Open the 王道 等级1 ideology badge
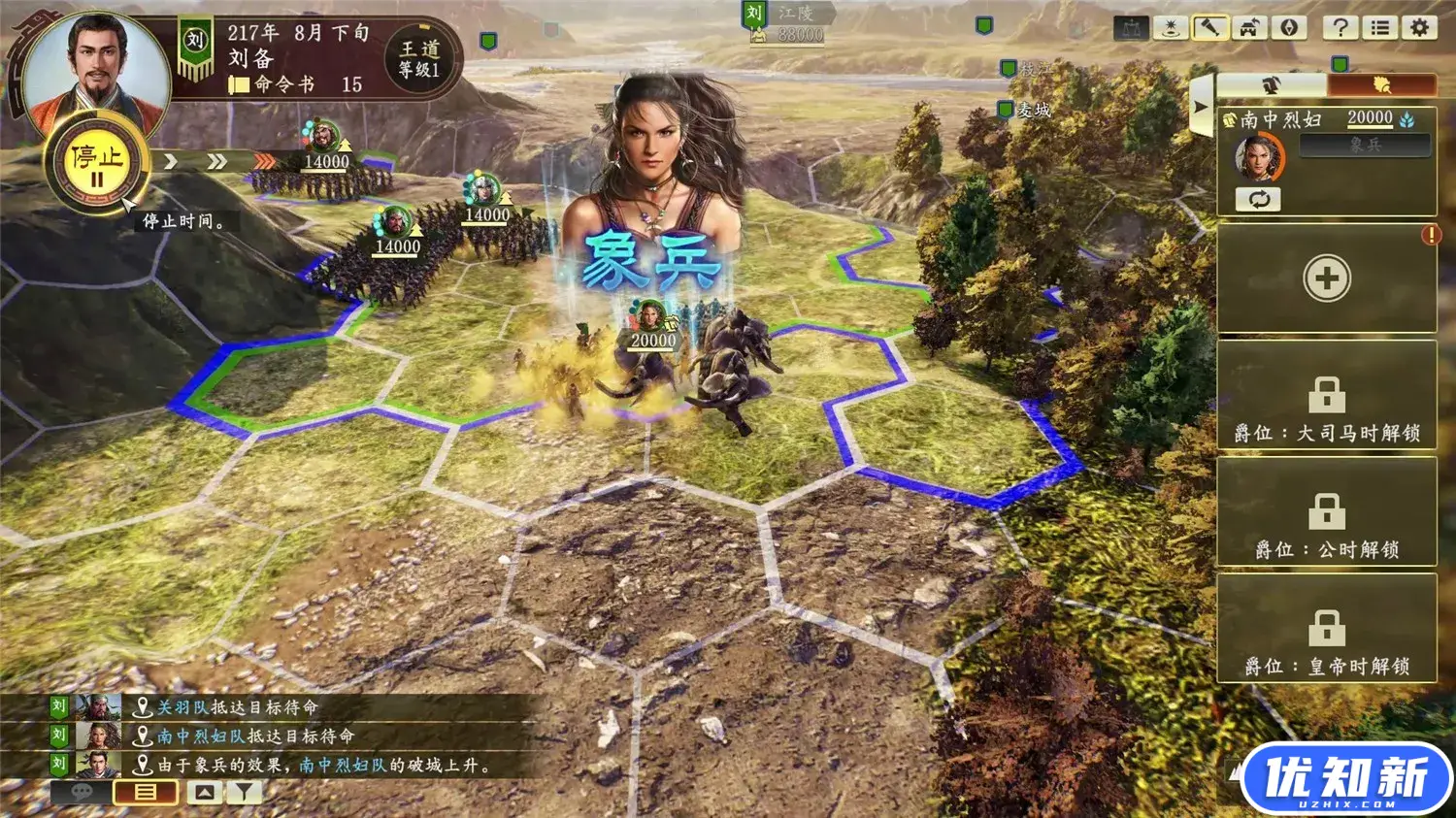The height and width of the screenshot is (818, 1456). (x=419, y=59)
